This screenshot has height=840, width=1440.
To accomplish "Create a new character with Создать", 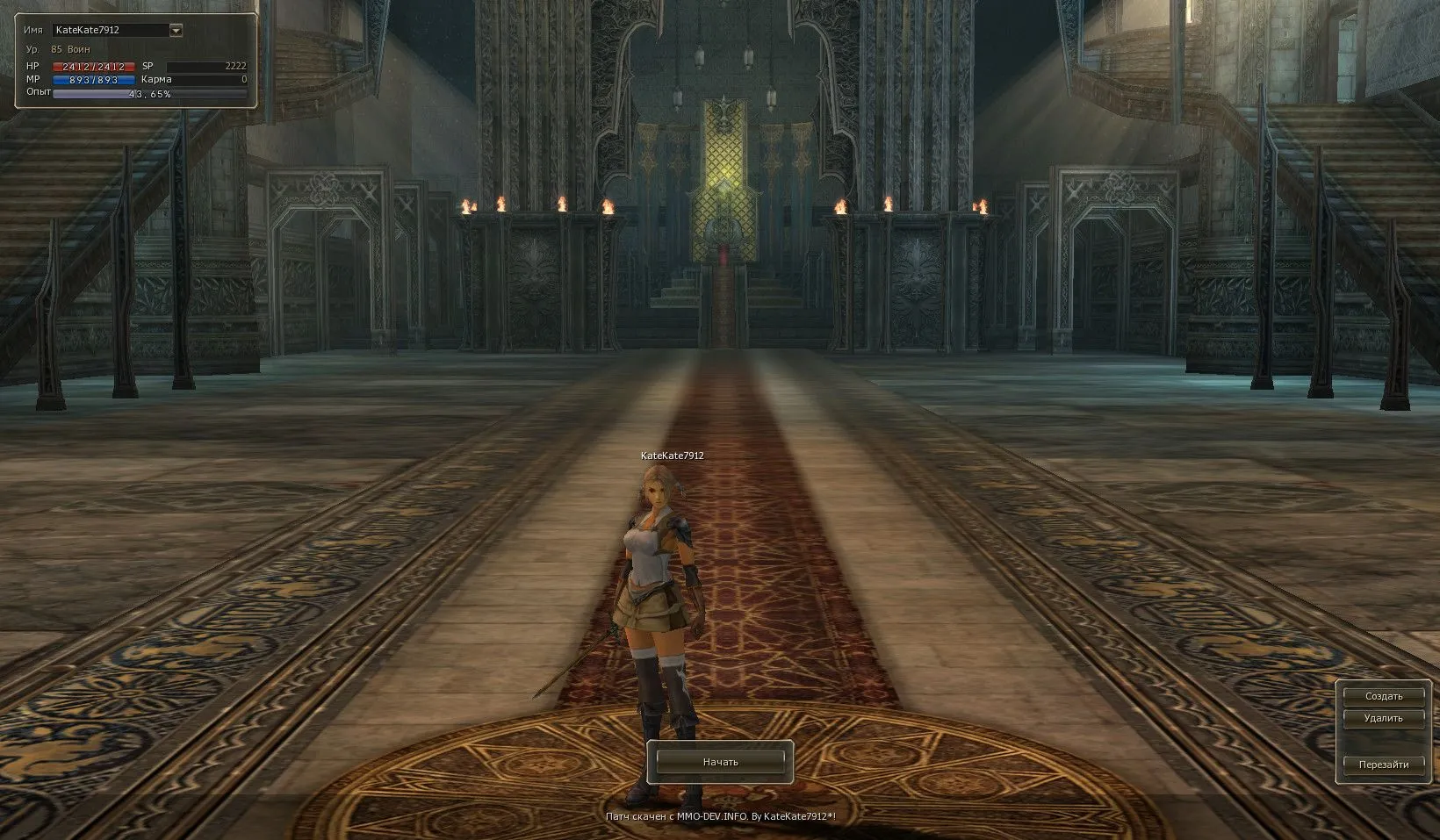I will pos(1383,696).
